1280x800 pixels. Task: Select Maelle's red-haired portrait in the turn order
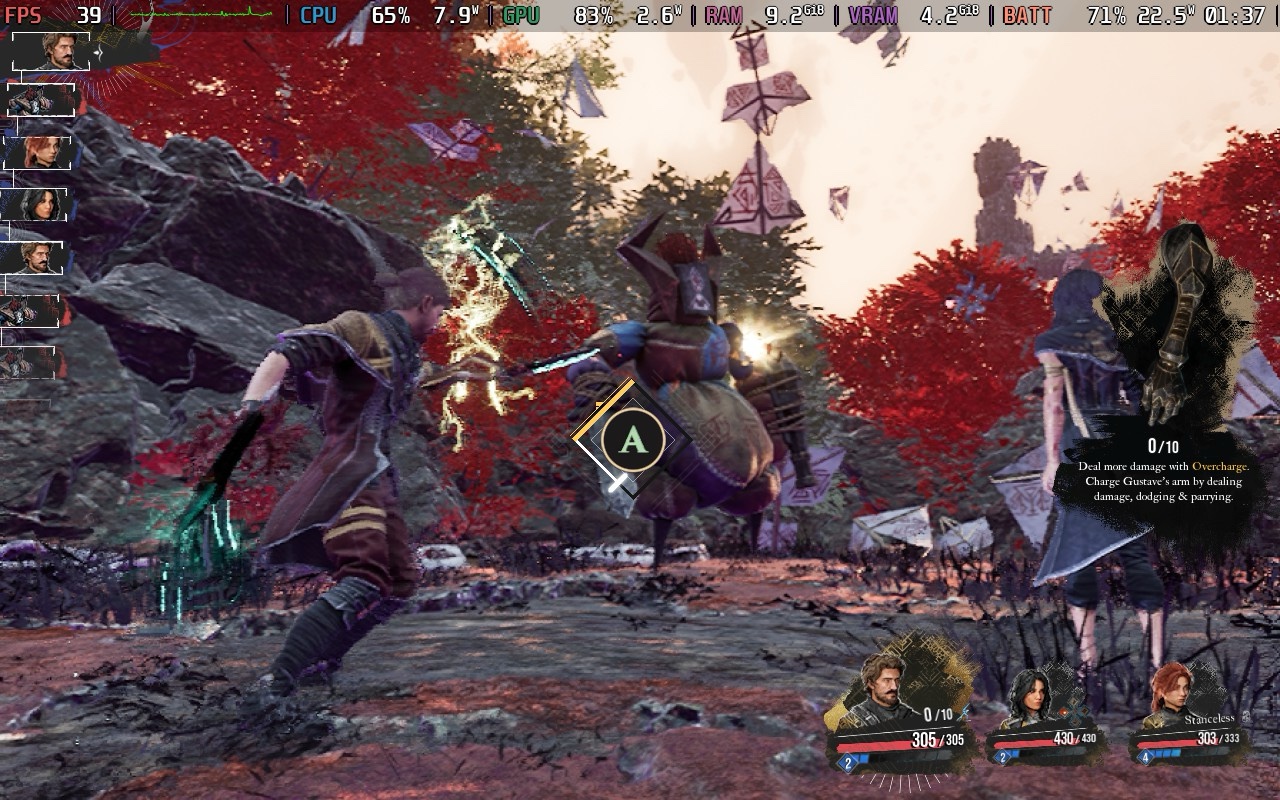(x=38, y=152)
